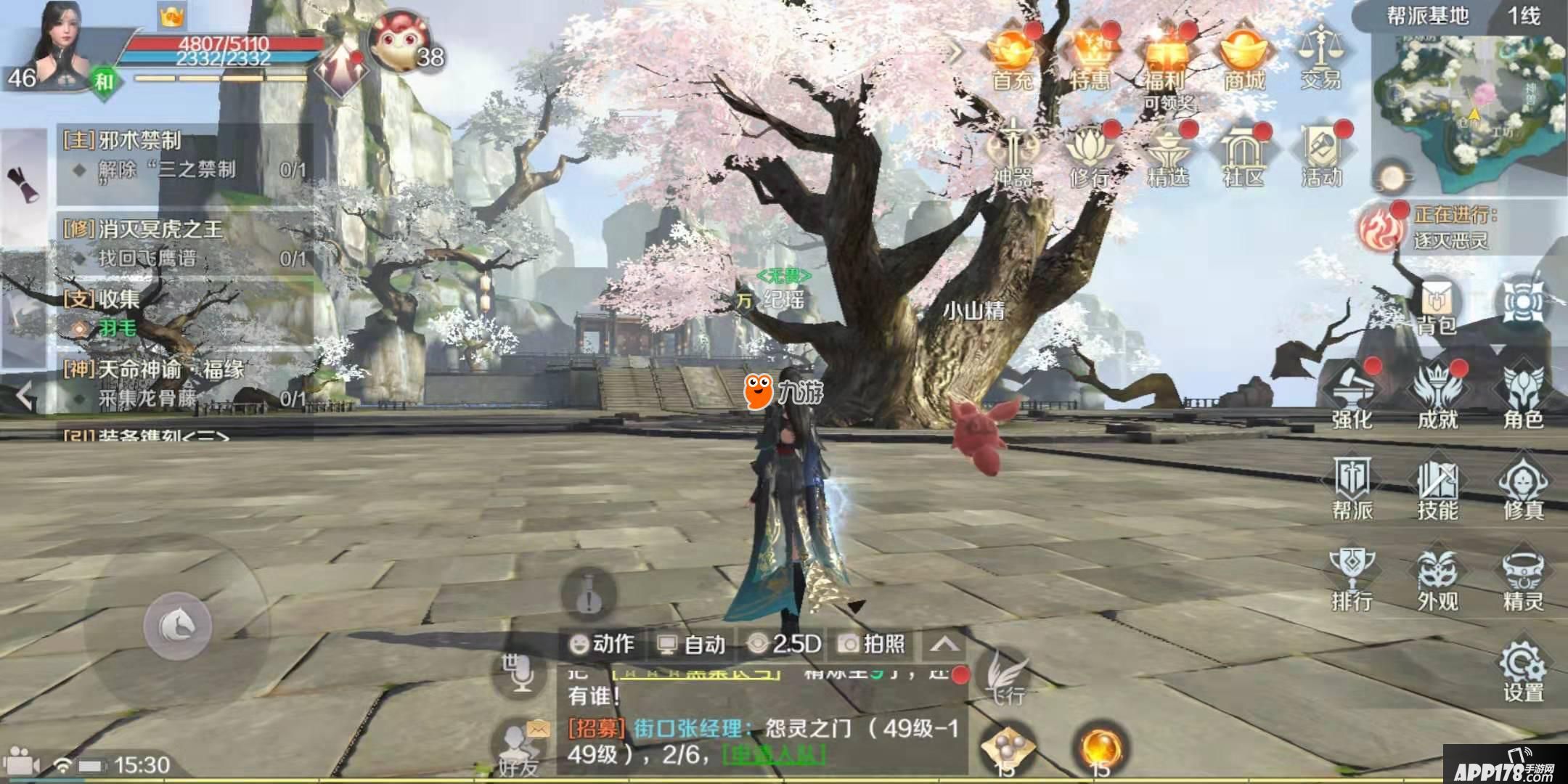Open the 技能 skills menu

(x=1437, y=488)
